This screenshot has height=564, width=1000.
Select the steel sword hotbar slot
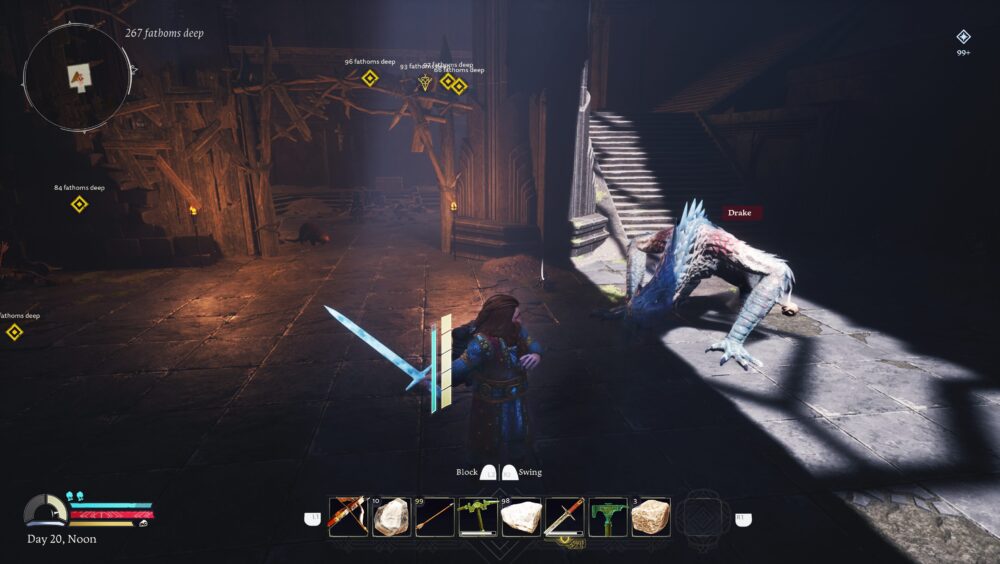pyautogui.click(x=564, y=517)
